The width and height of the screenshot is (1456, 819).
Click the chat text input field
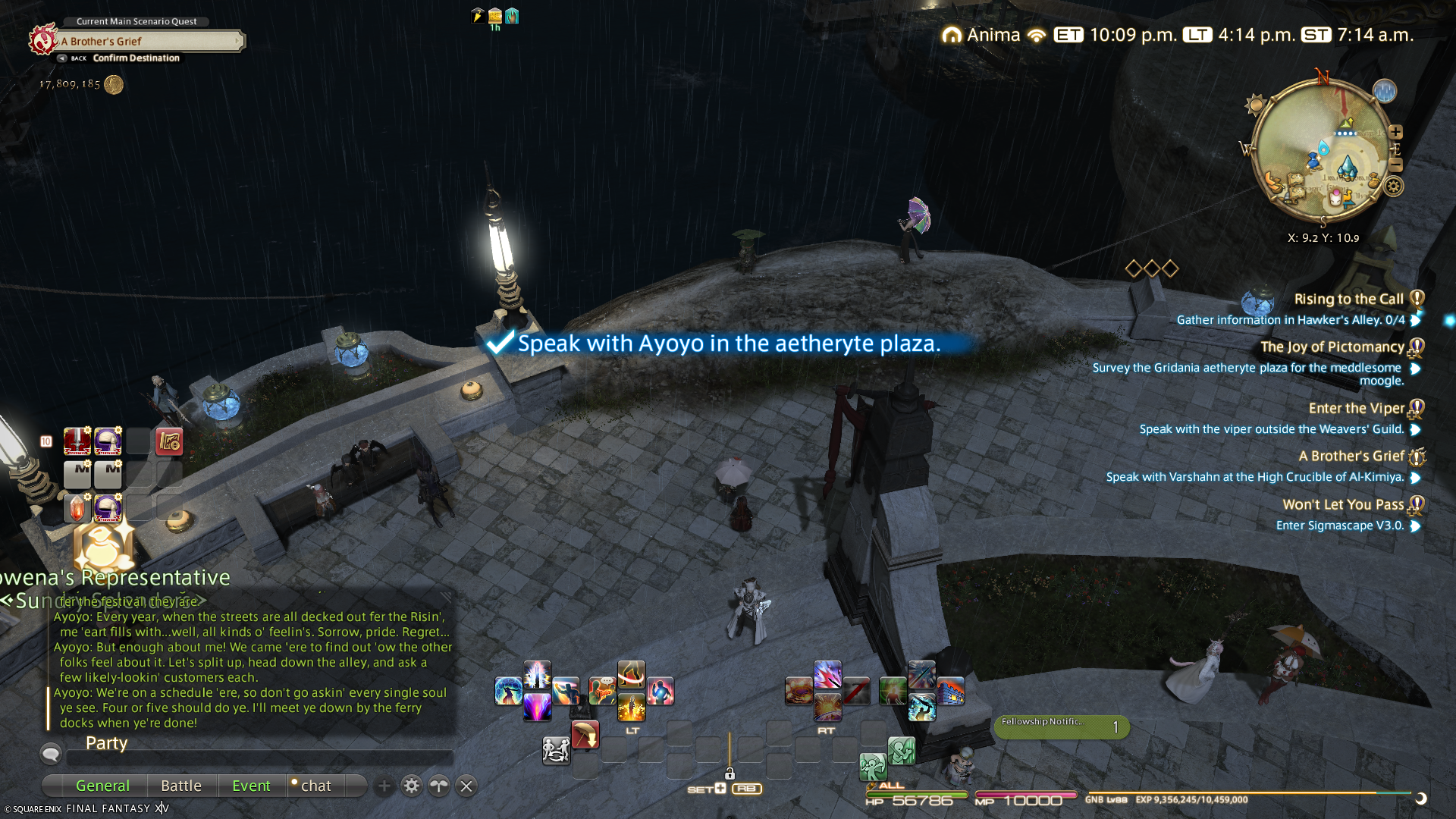(259, 757)
